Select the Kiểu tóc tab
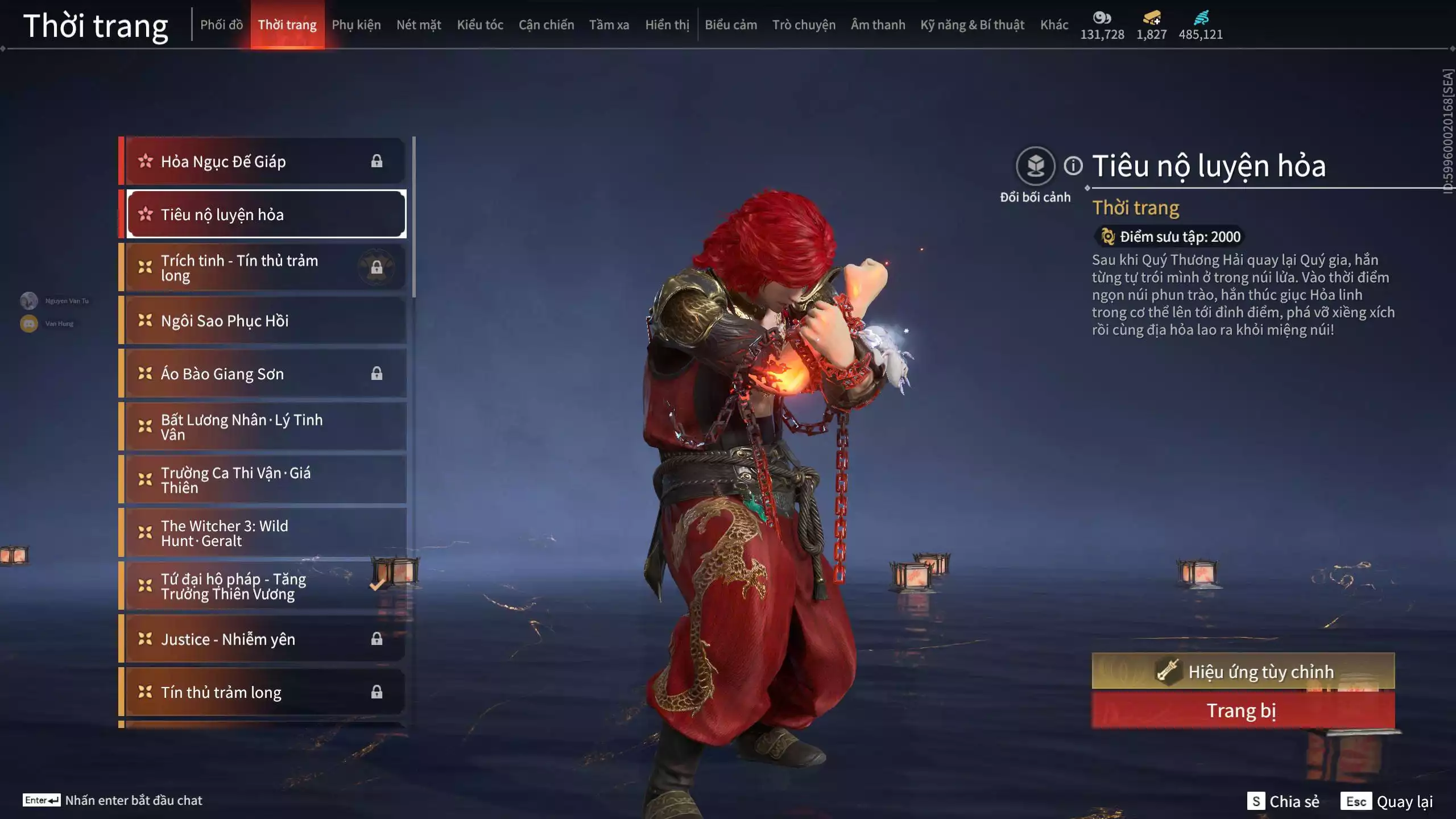Screen dimensions: 1456x819 479,25
